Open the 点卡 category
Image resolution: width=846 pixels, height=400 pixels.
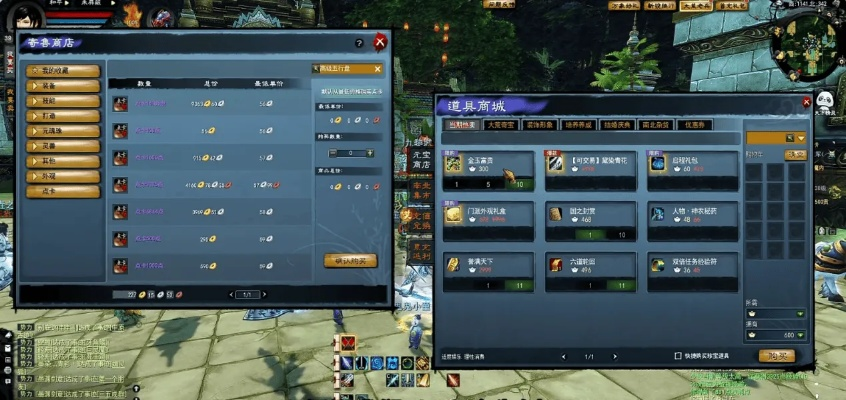[x=64, y=191]
